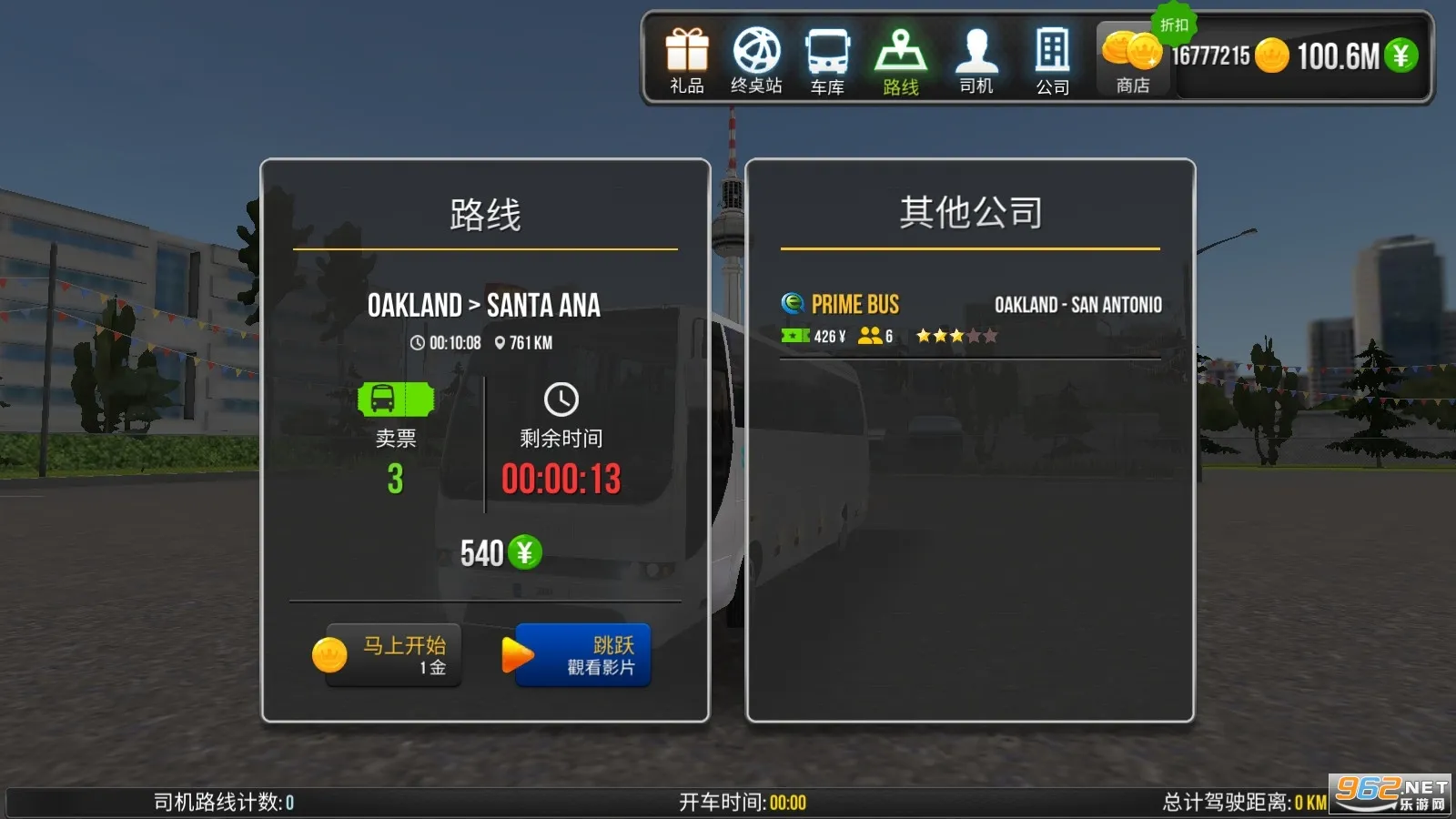Viewport: 1456px width, 819px height.
Task: Click the 剩余时间 clock icon
Action: [x=559, y=397]
